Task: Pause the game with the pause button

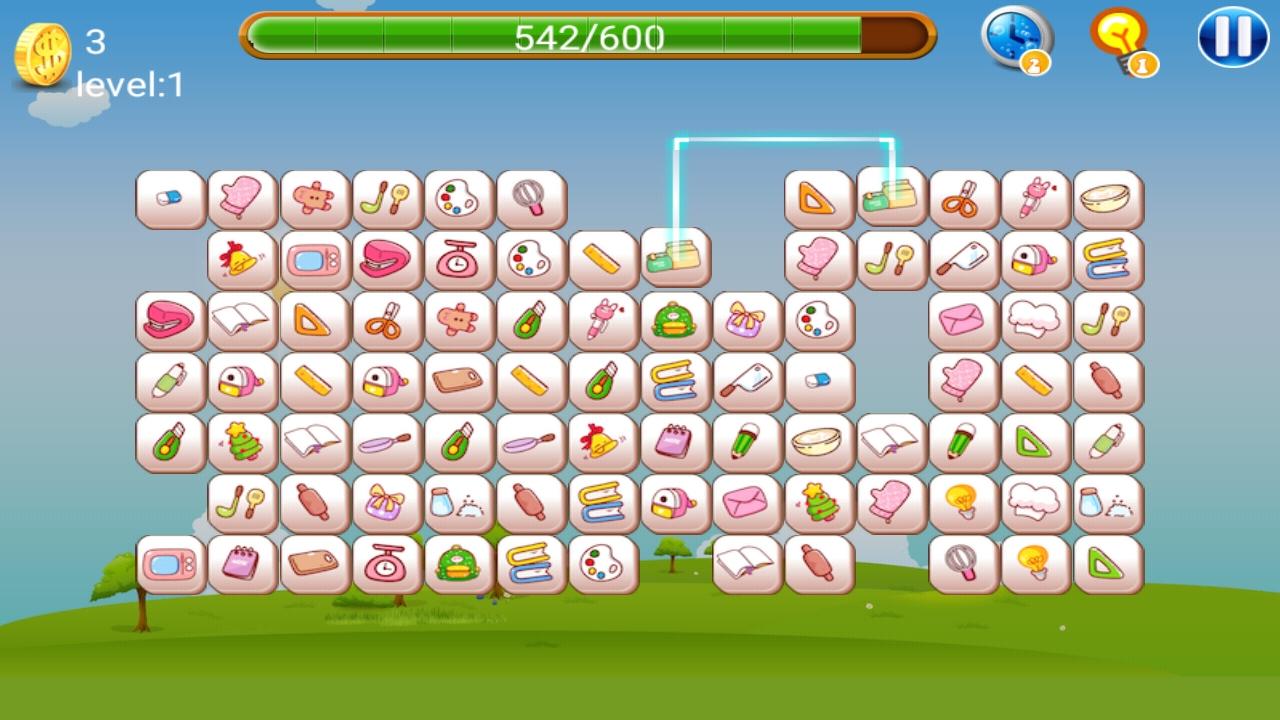Action: (x=1232, y=38)
